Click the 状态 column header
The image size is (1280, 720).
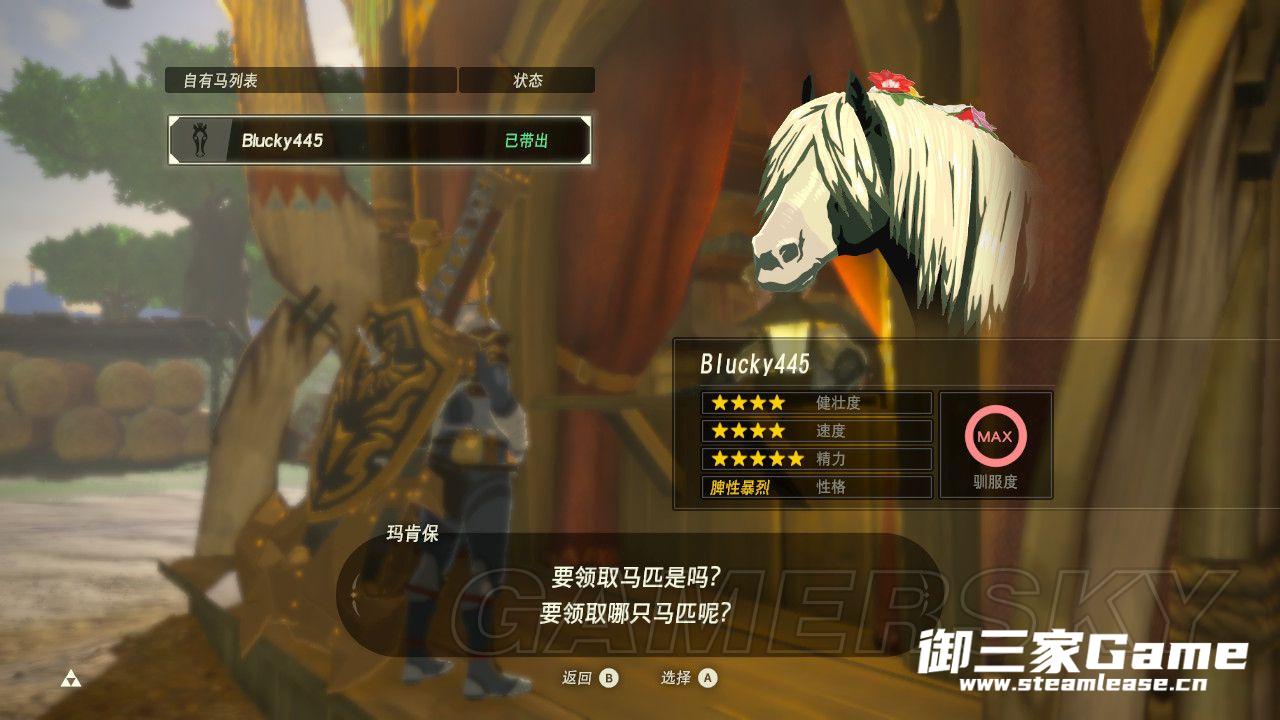tap(527, 81)
